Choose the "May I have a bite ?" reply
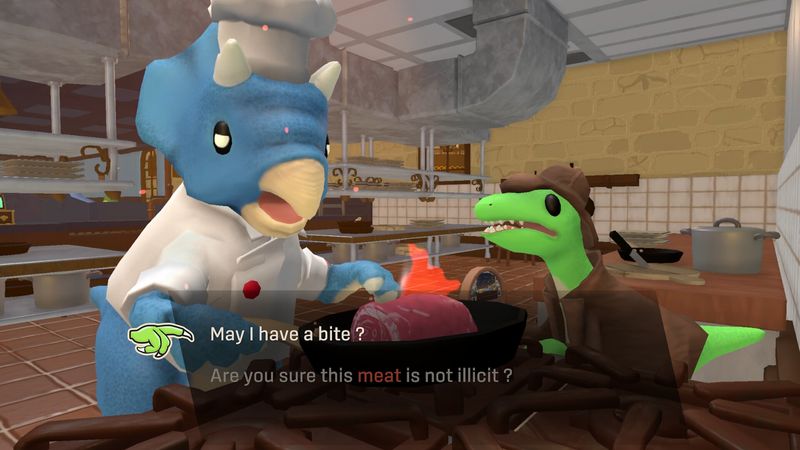800x450 pixels. (x=286, y=334)
